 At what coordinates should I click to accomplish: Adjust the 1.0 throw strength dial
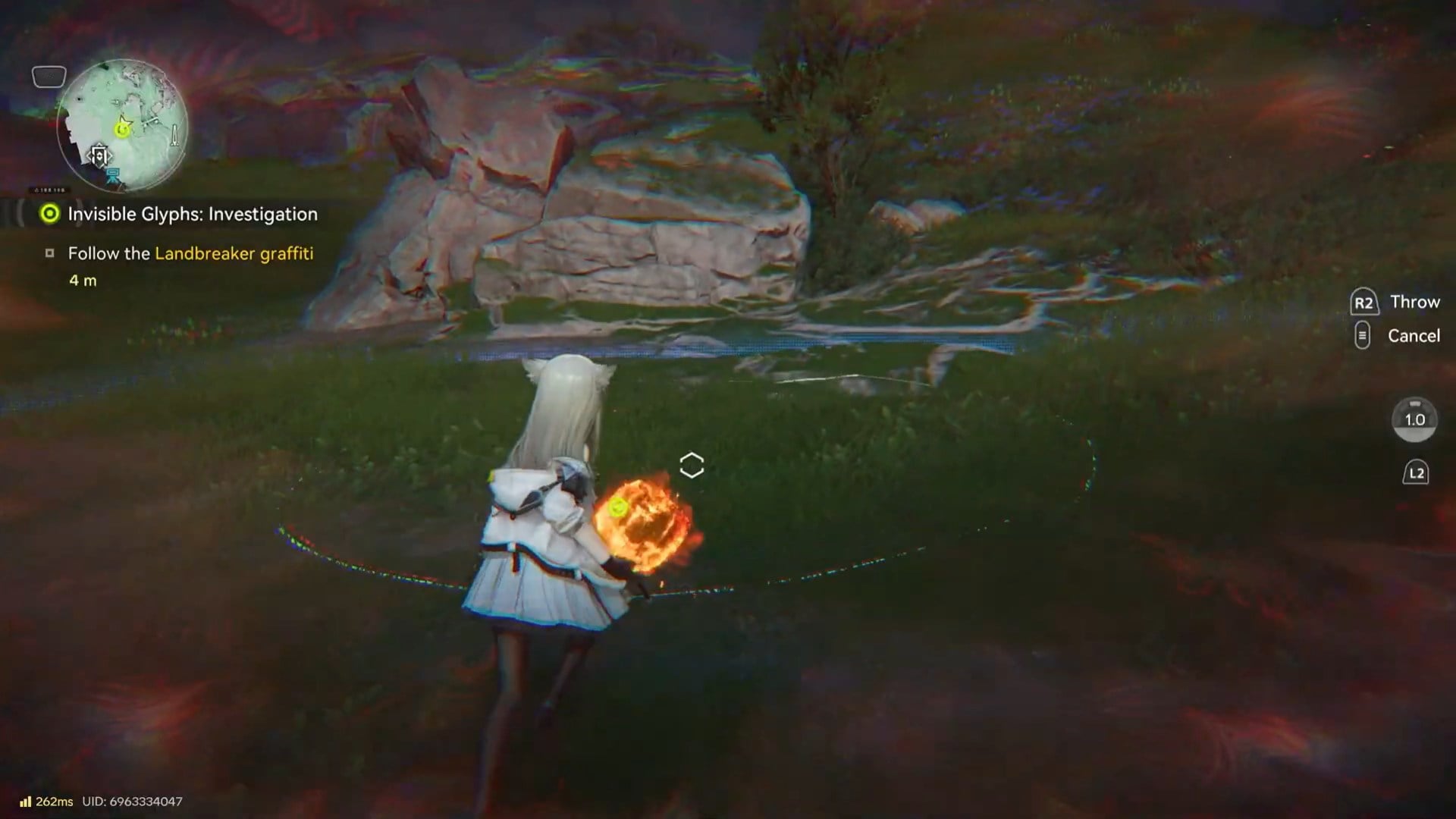(x=1415, y=419)
